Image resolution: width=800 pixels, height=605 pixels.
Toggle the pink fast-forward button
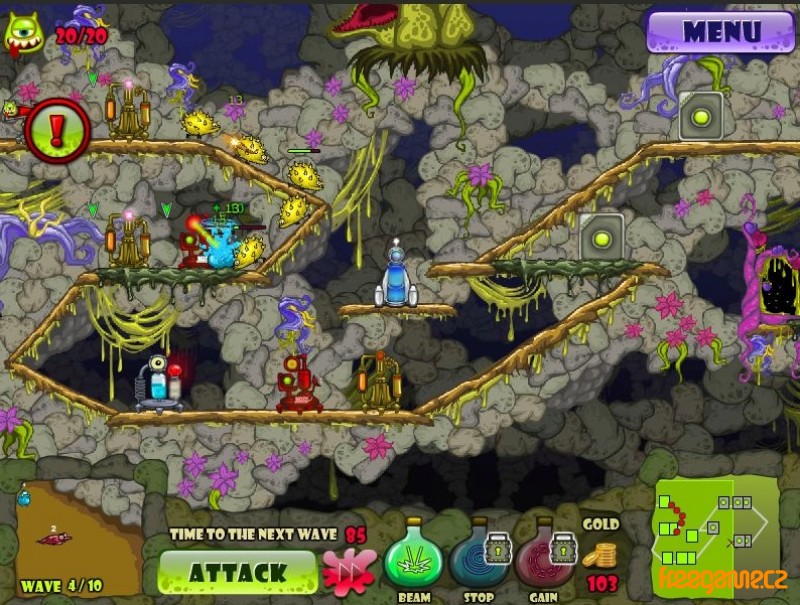click(349, 573)
